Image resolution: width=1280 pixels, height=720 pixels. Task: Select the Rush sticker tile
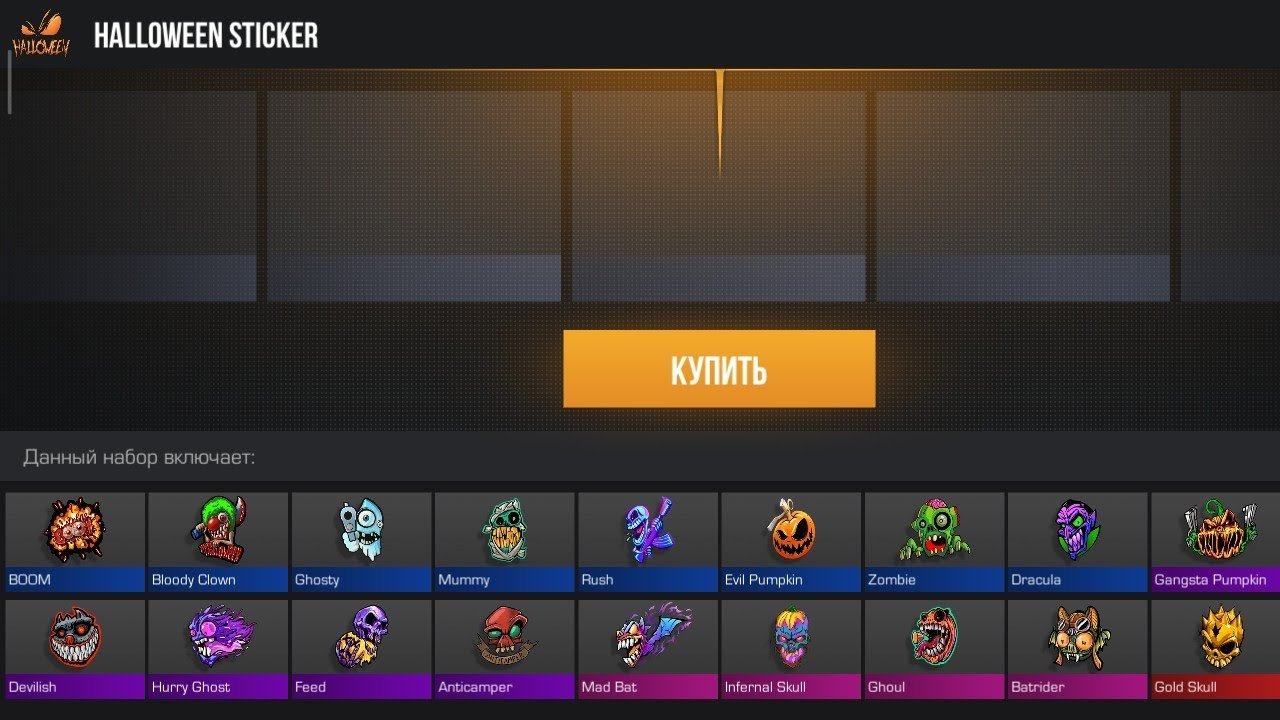coord(647,541)
